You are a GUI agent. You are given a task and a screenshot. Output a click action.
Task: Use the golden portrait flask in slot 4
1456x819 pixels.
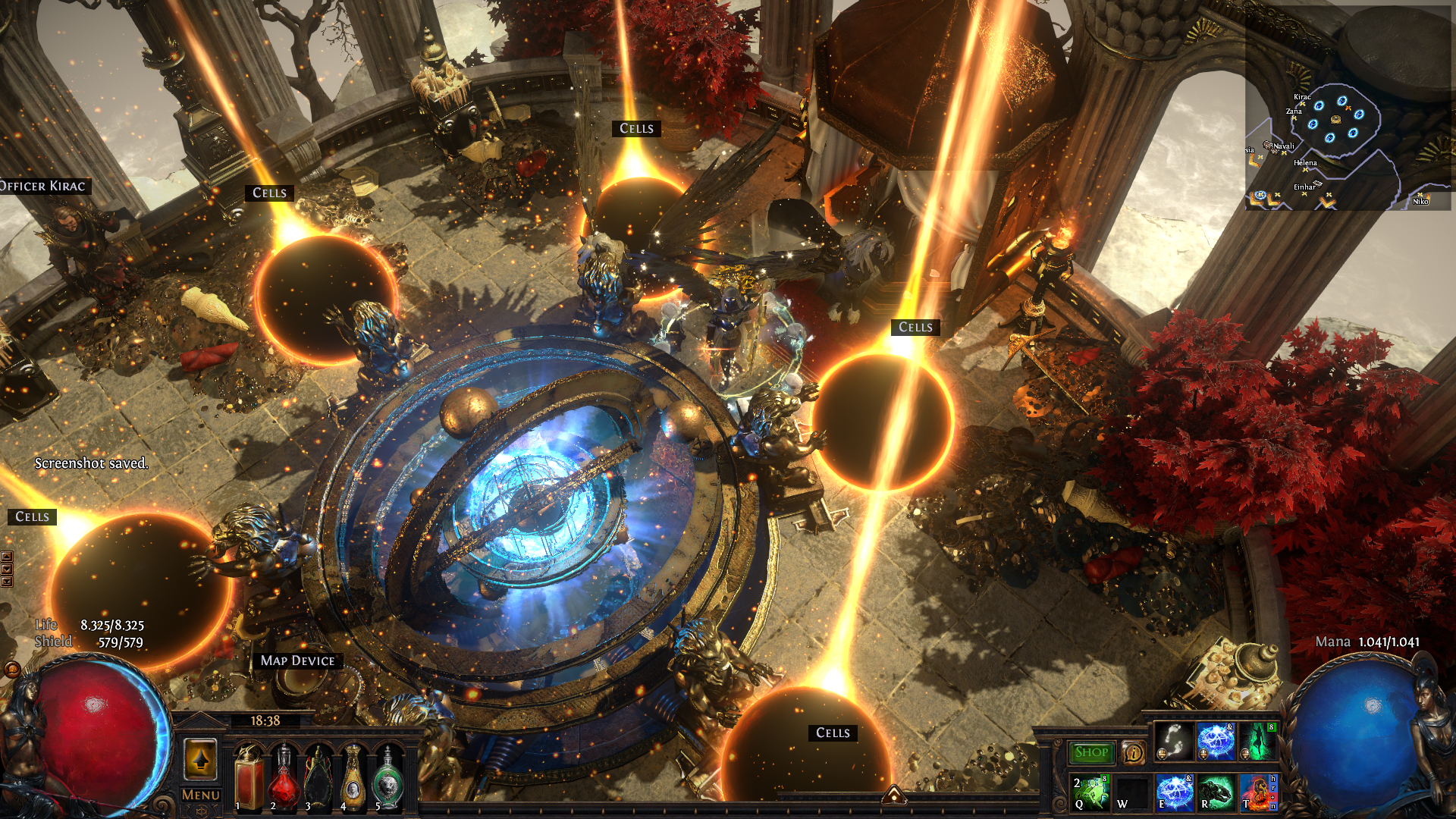click(x=353, y=777)
